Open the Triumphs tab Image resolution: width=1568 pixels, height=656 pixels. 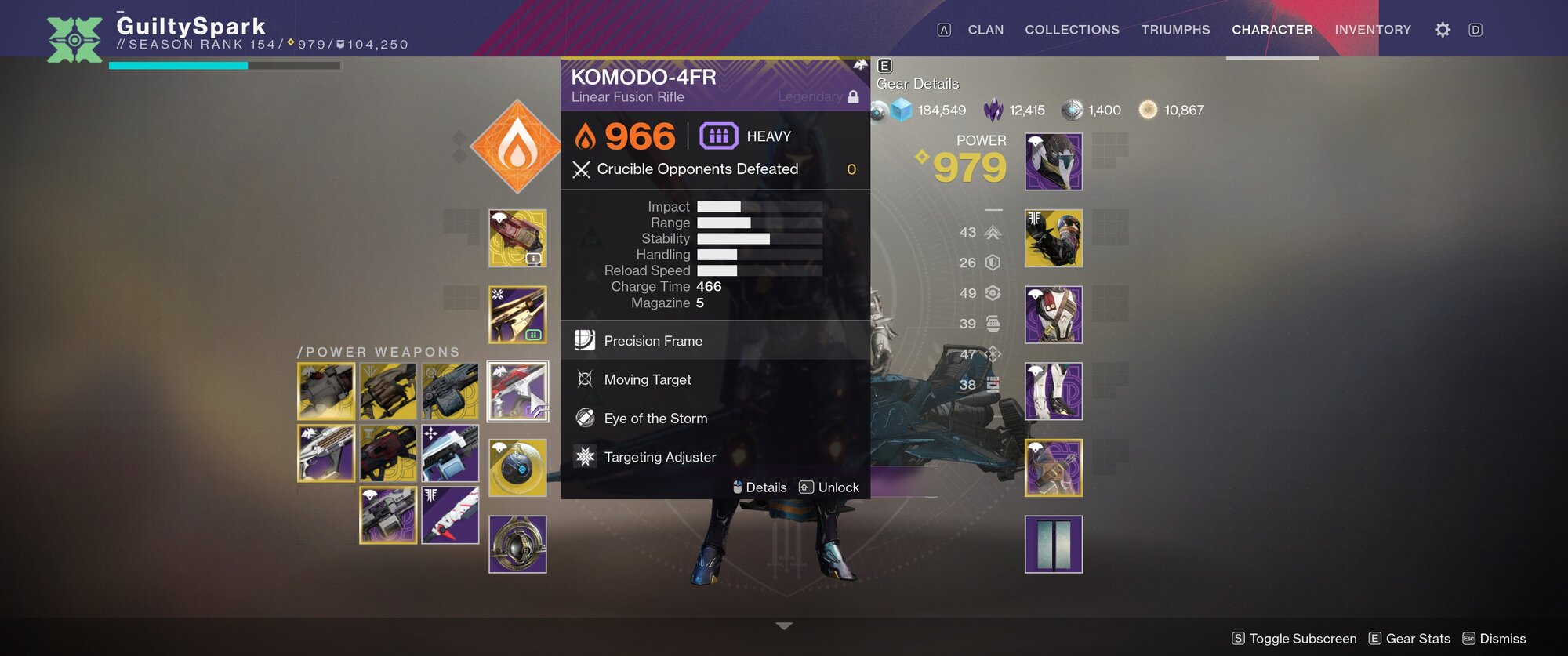click(1175, 30)
